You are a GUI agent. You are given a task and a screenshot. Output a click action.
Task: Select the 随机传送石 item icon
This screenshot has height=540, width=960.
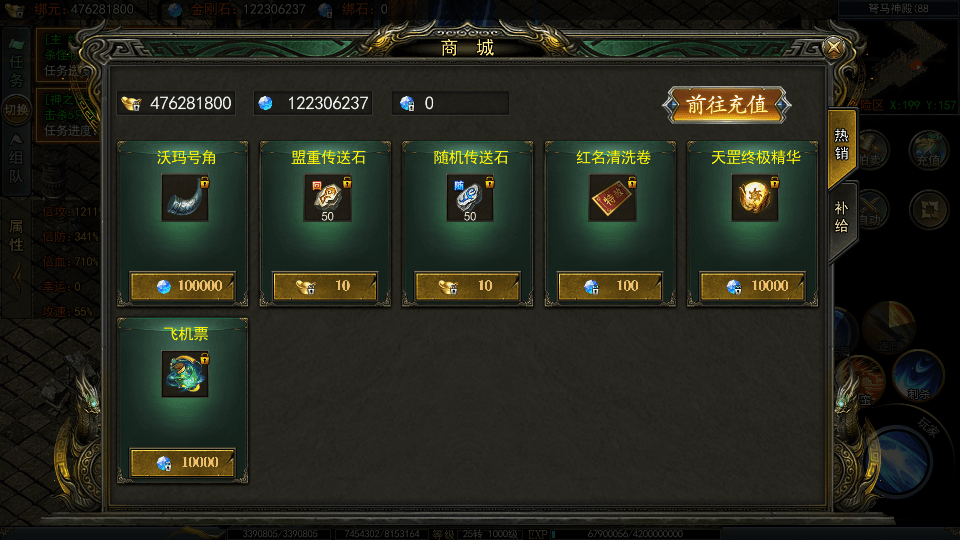click(x=469, y=198)
